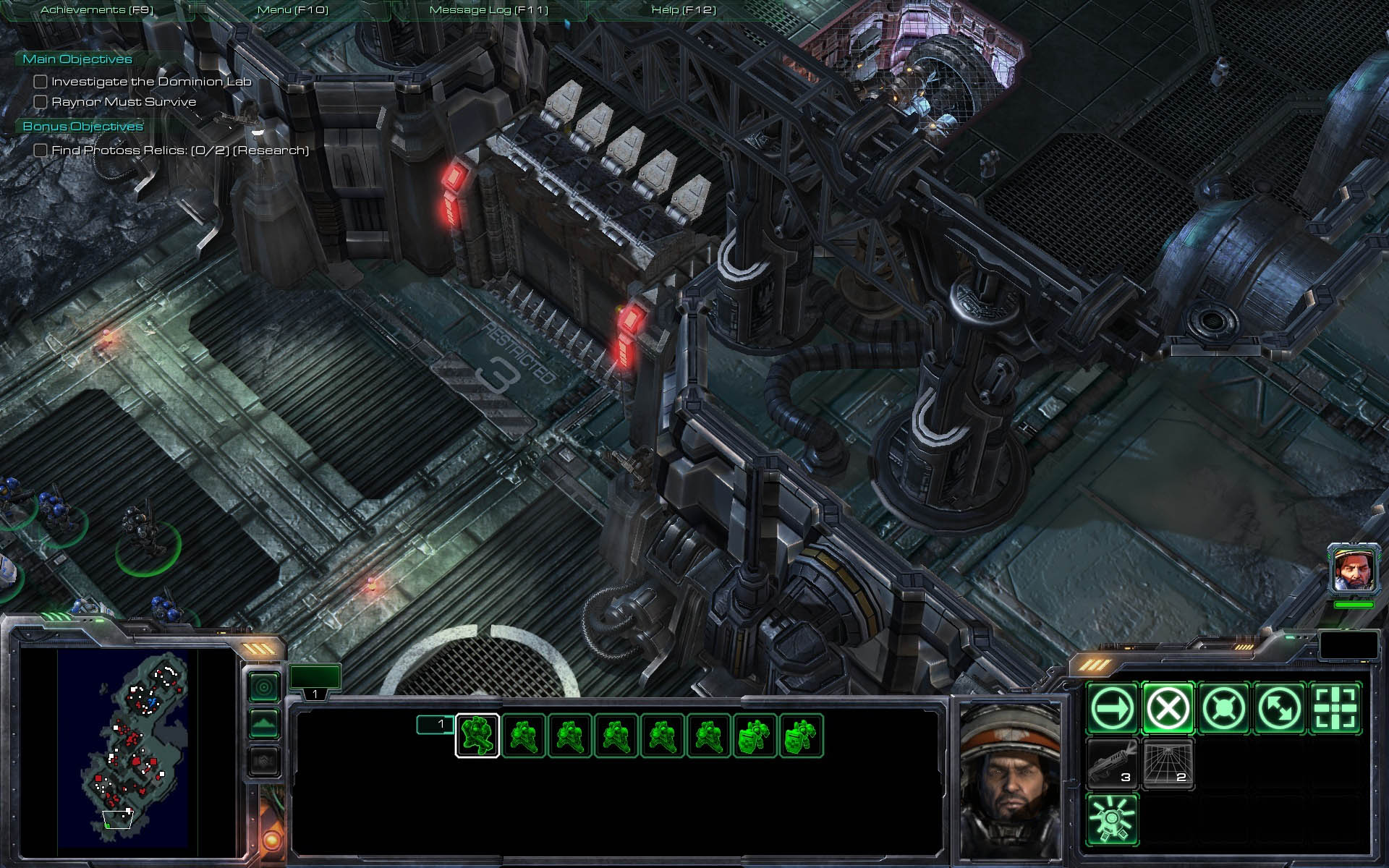This screenshot has height=868, width=1389.
Task: Select the Patrol command
Action: (1279, 708)
